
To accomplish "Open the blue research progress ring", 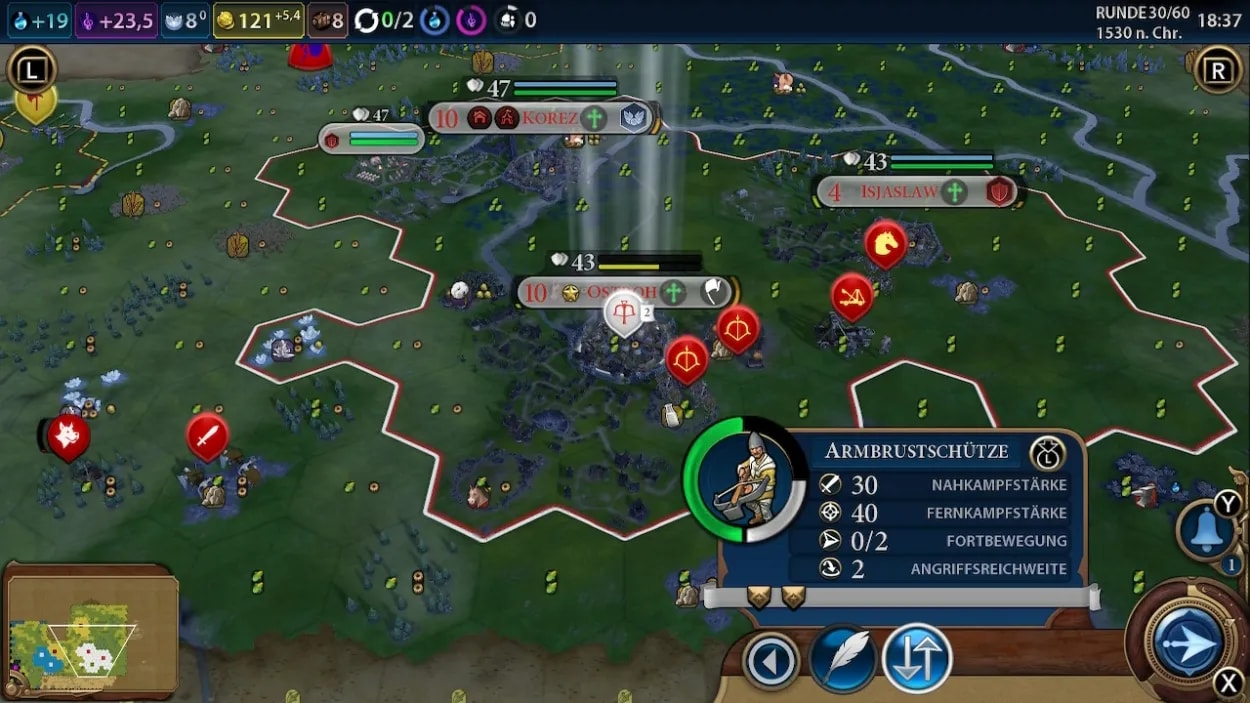I will point(434,20).
